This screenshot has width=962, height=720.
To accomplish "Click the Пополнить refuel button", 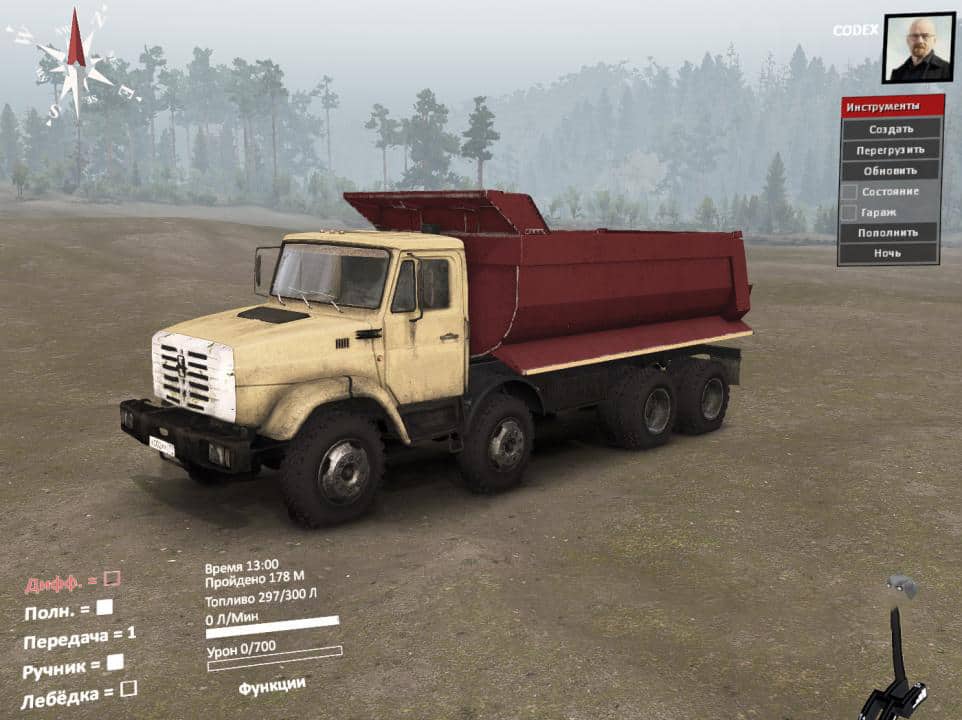I will point(890,232).
